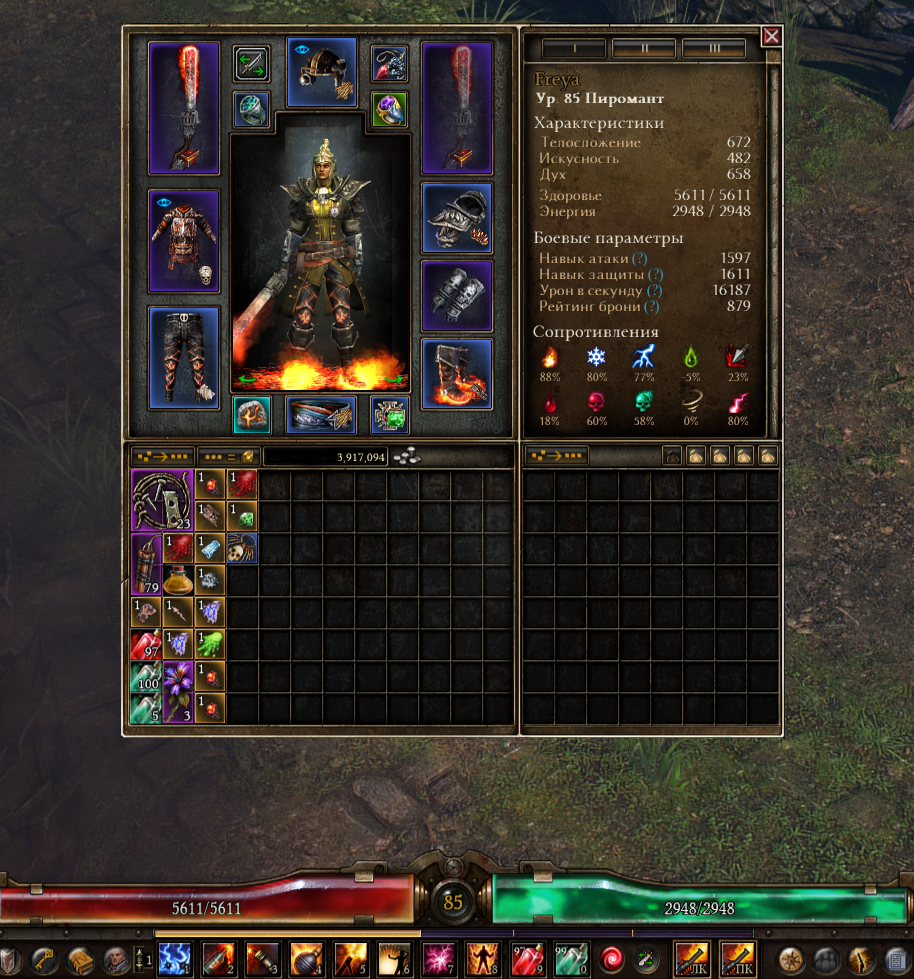Select the dynamite stack of 79

[146, 564]
